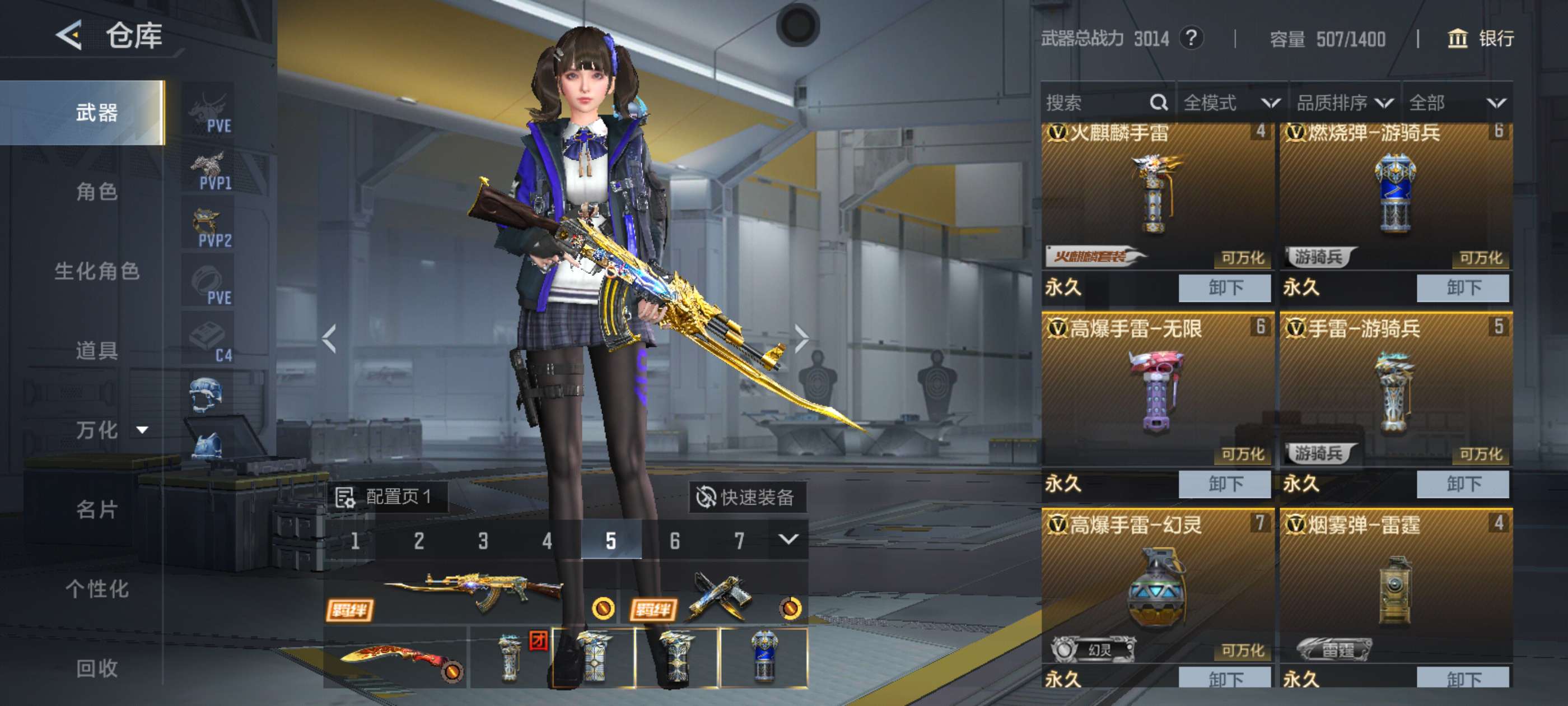This screenshot has height=706, width=1568.
Task: Open the 银行 bank
Action: pyautogui.click(x=1480, y=39)
